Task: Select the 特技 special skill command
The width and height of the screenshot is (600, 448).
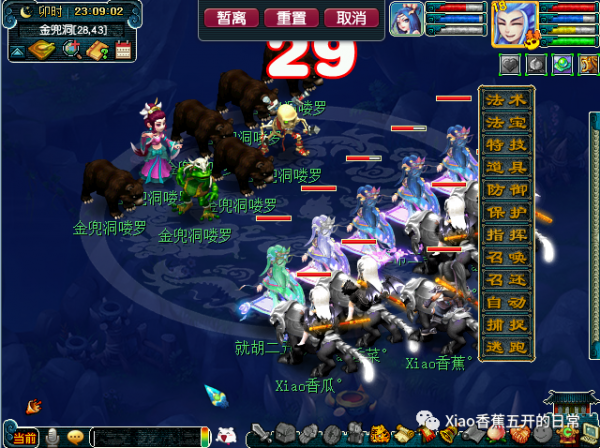Action: coord(506,145)
